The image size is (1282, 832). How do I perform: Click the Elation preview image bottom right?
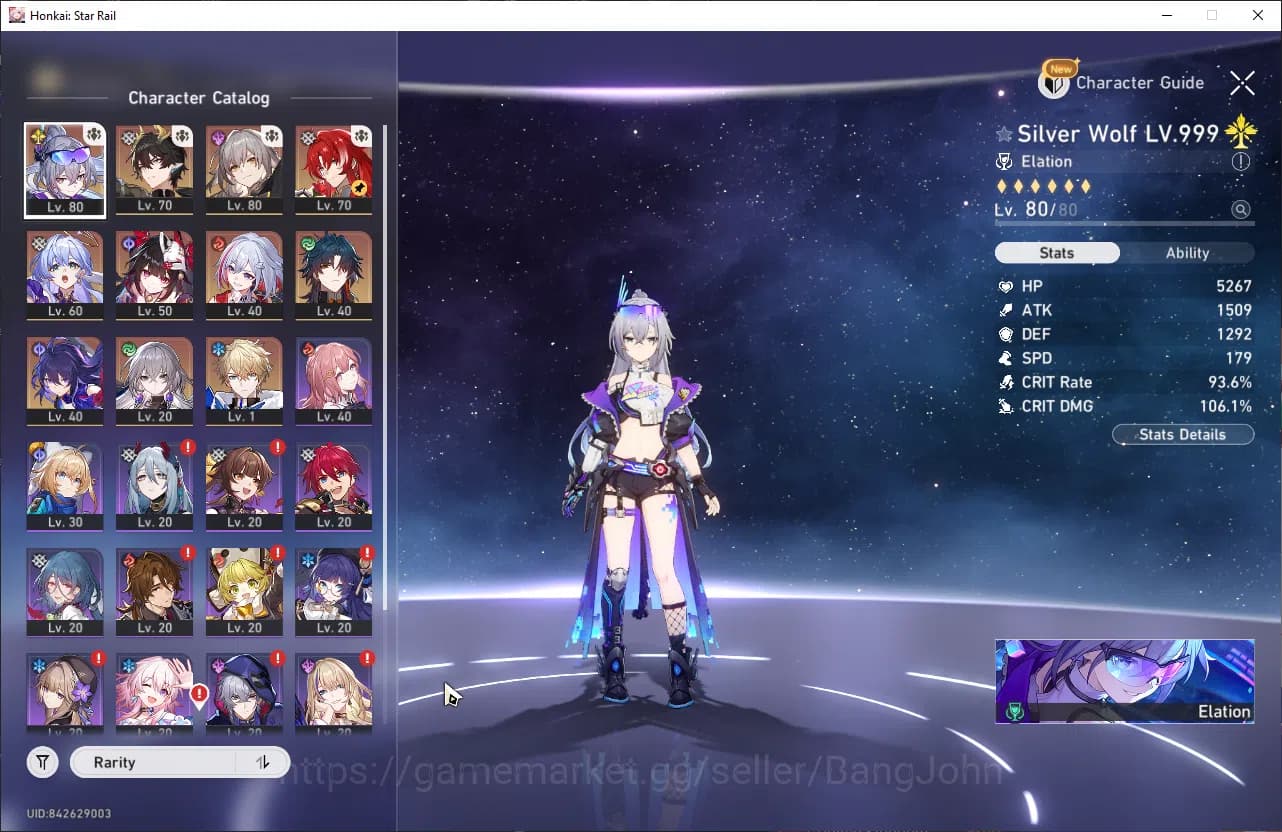tap(1124, 679)
